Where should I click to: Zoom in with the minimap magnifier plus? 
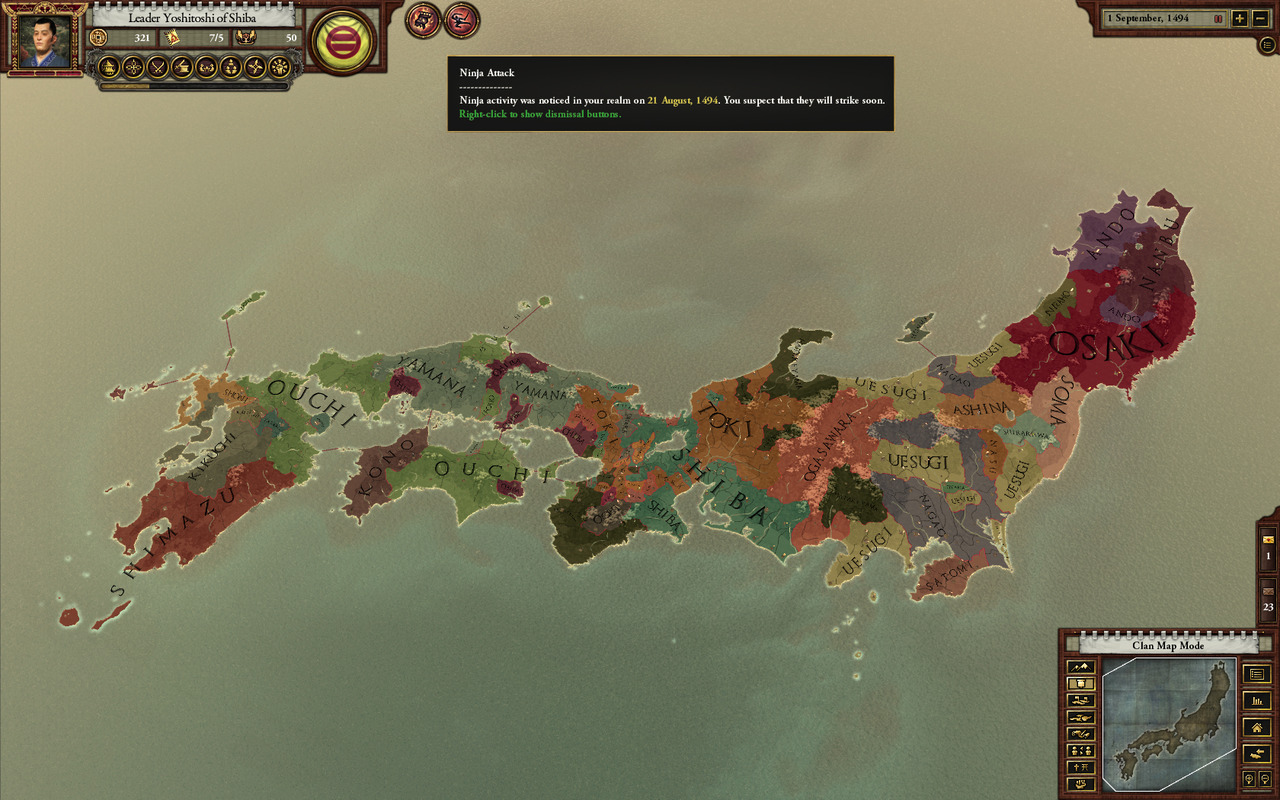[1249, 779]
